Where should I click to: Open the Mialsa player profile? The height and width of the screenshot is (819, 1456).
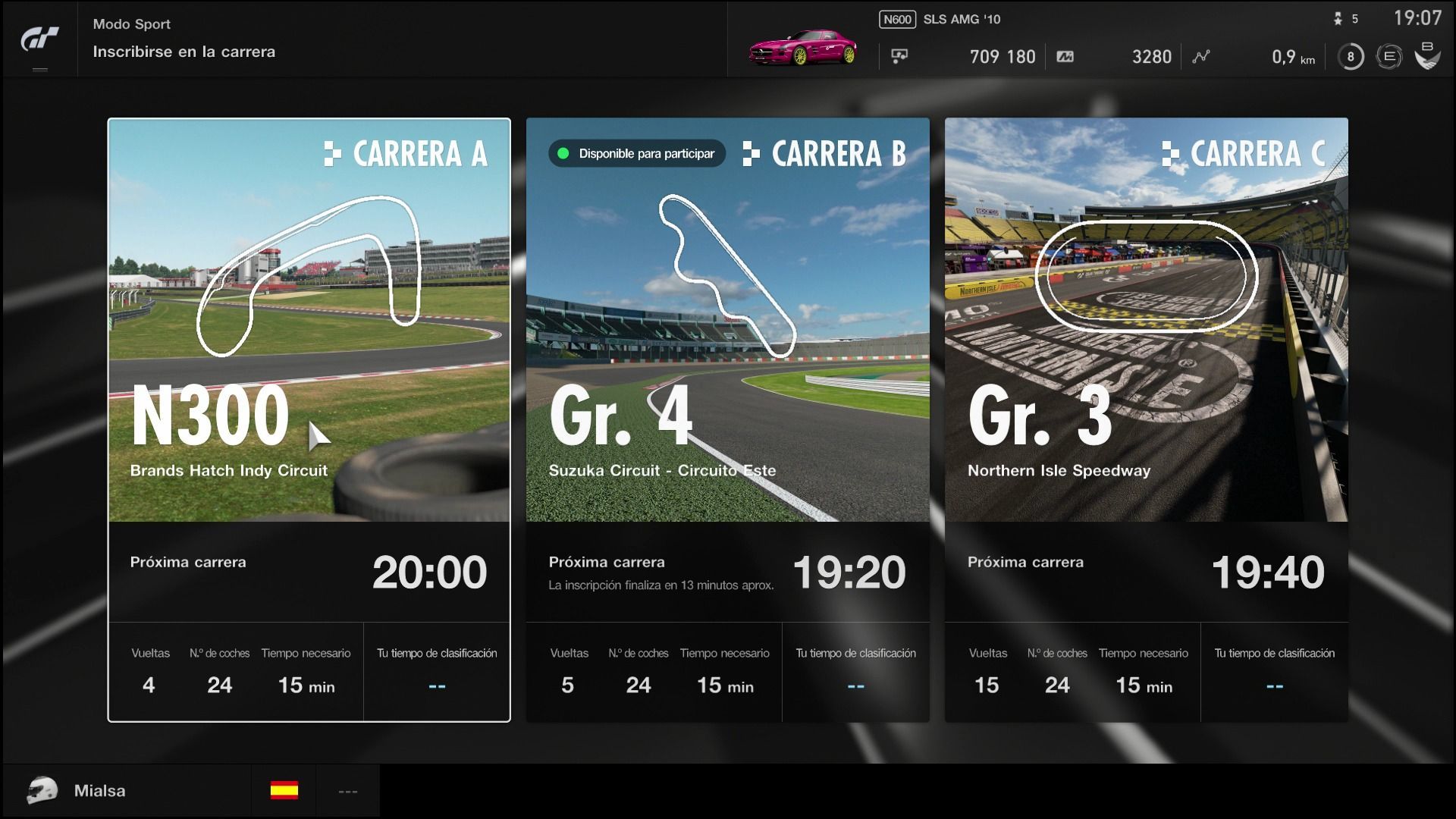pyautogui.click(x=99, y=791)
